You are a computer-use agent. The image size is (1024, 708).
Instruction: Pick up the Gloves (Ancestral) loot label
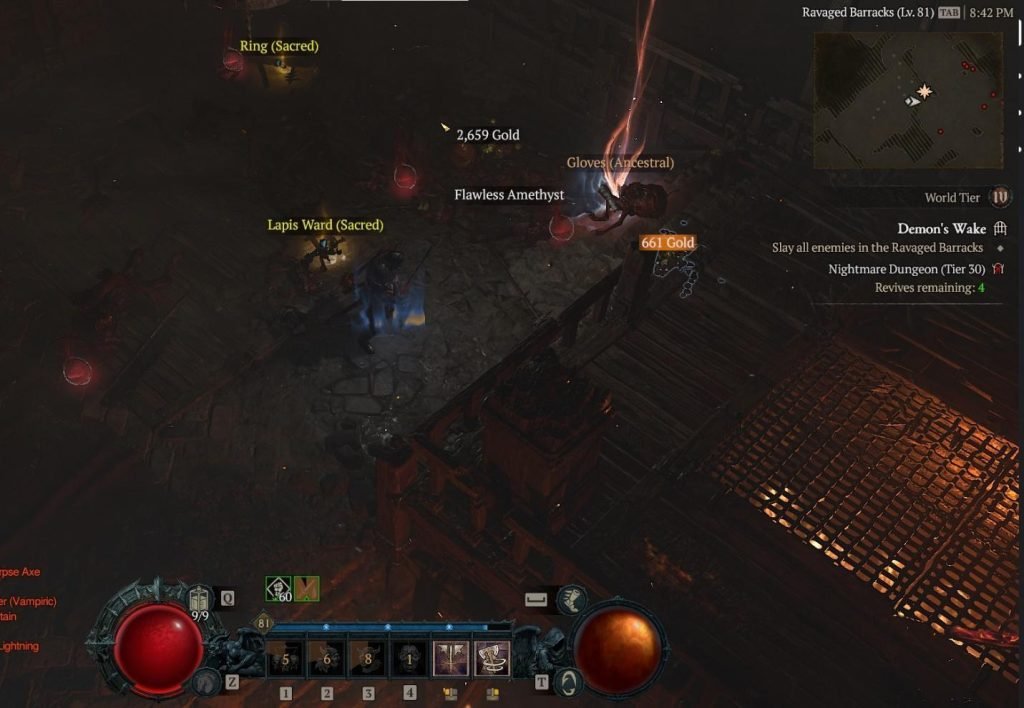(620, 163)
